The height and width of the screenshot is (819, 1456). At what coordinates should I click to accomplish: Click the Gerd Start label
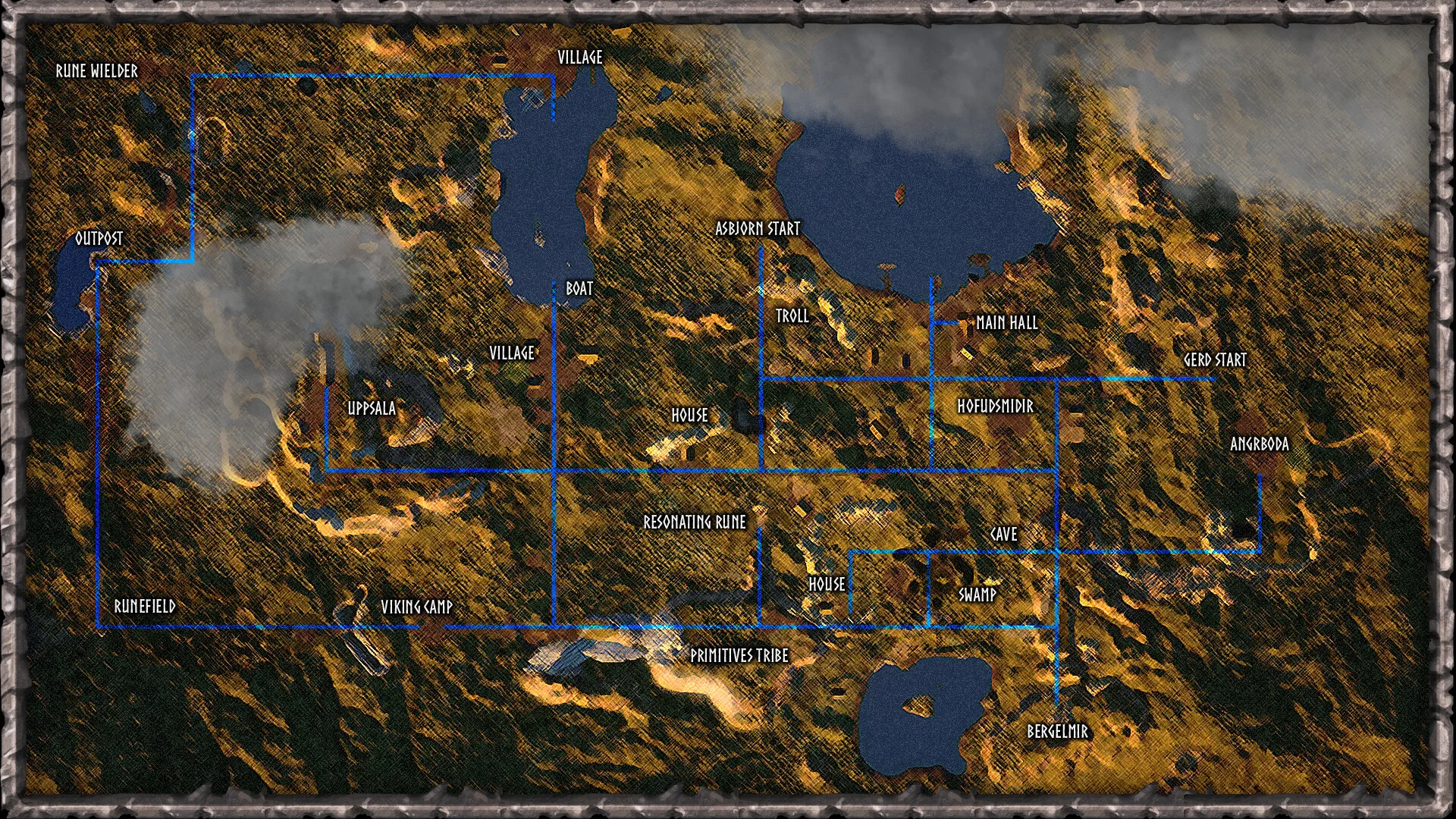(x=1215, y=360)
